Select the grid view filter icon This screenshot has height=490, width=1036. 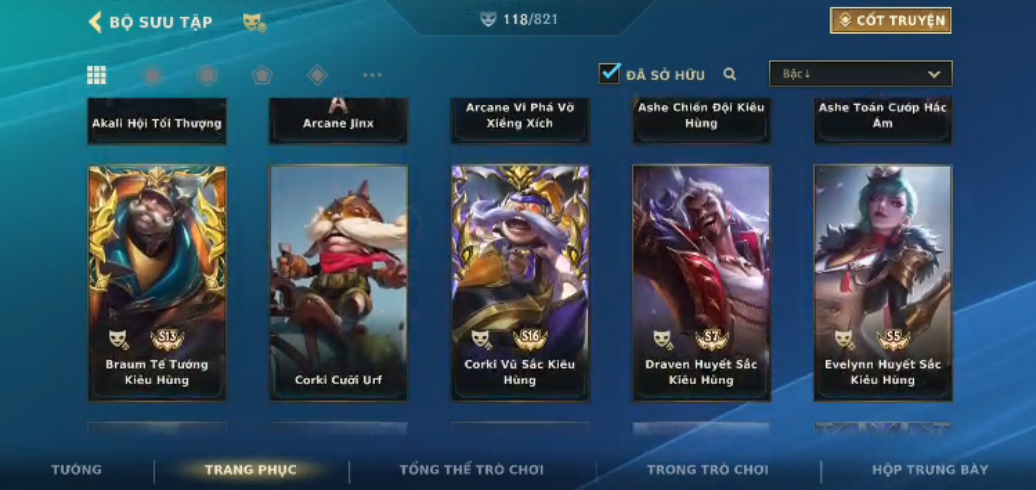(97, 75)
